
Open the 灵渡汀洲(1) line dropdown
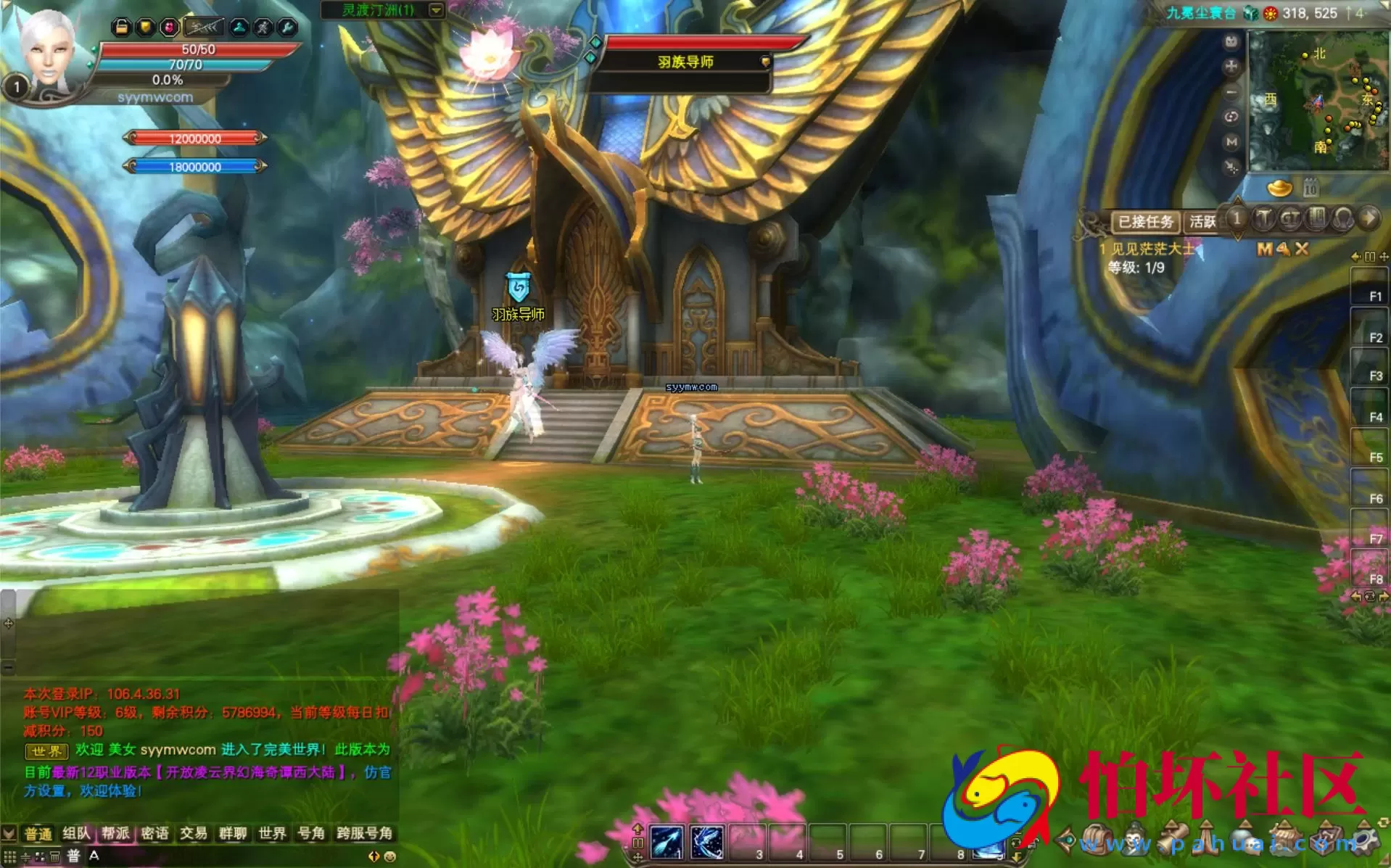pos(436,10)
